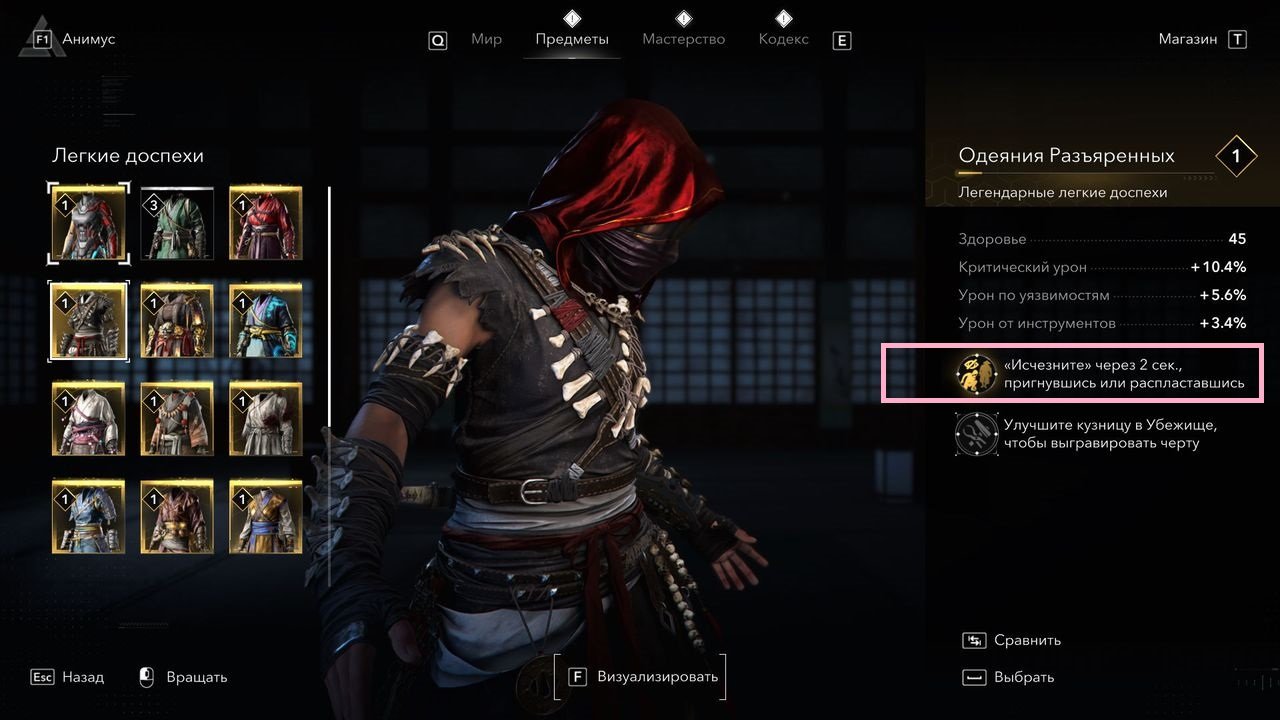Confirm armor with Выбрать
This screenshot has height=720, width=1280.
coord(1023,677)
